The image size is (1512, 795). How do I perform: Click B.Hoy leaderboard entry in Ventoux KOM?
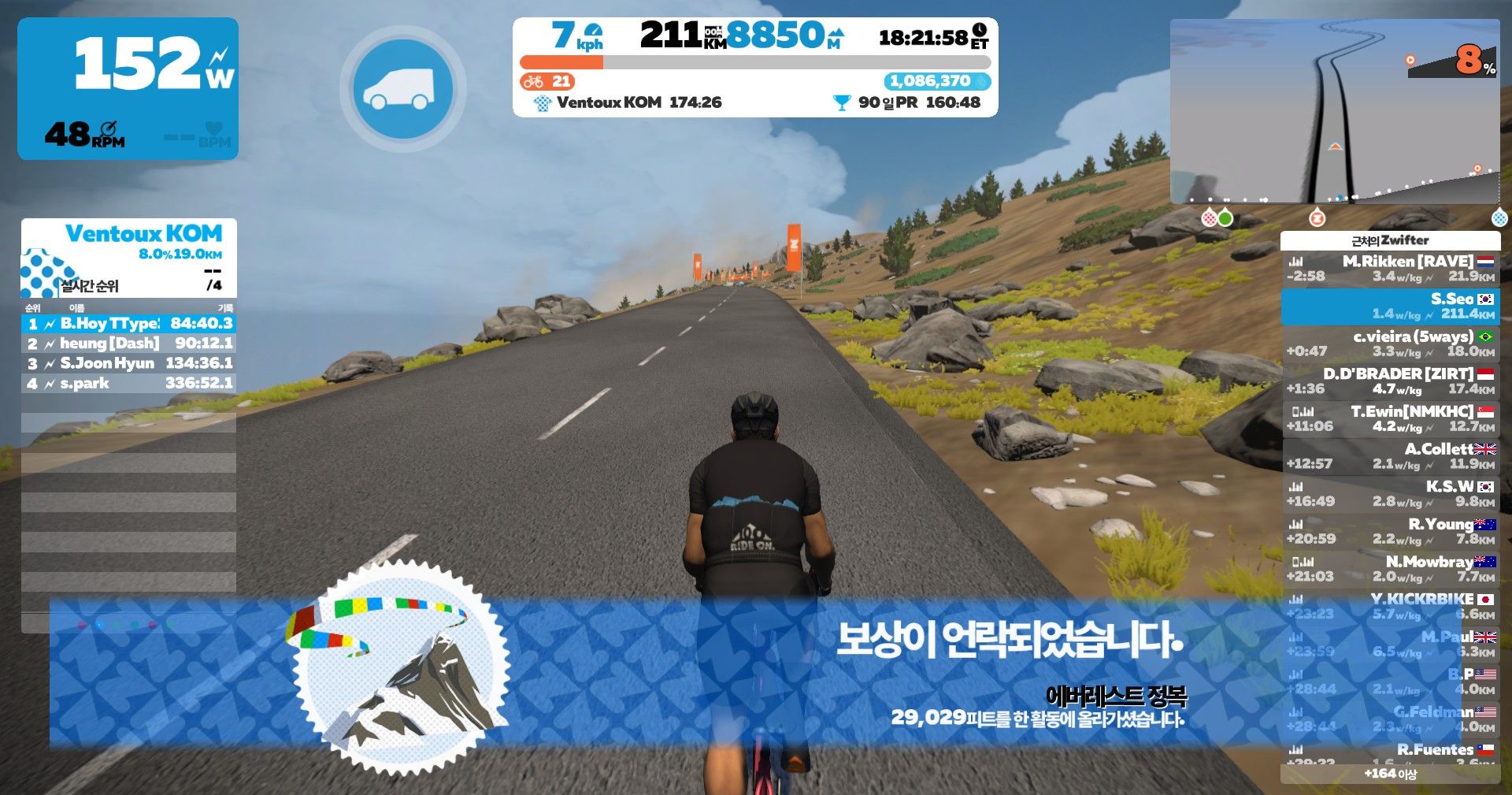coord(129,324)
